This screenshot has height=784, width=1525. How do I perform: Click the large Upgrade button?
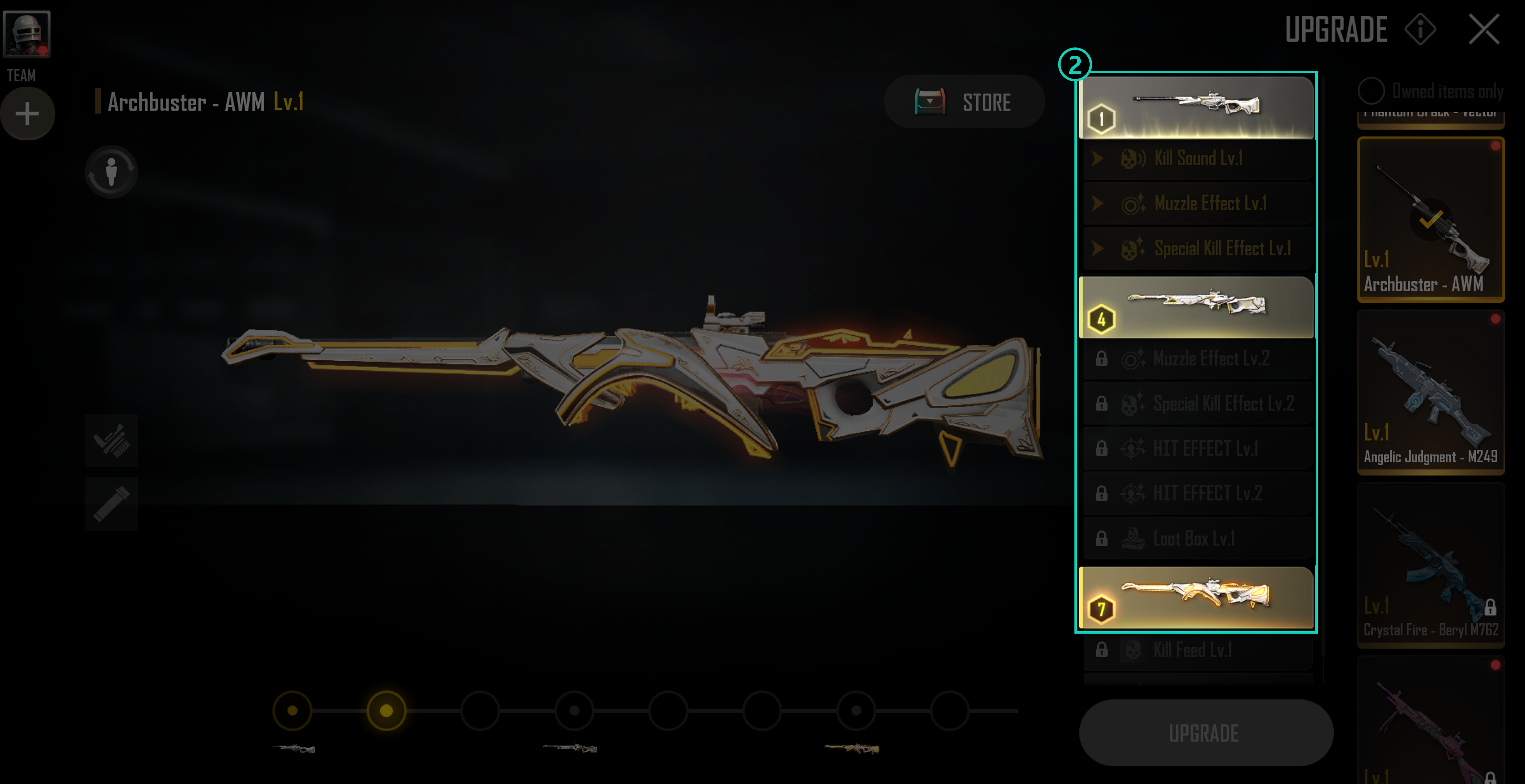click(1205, 733)
